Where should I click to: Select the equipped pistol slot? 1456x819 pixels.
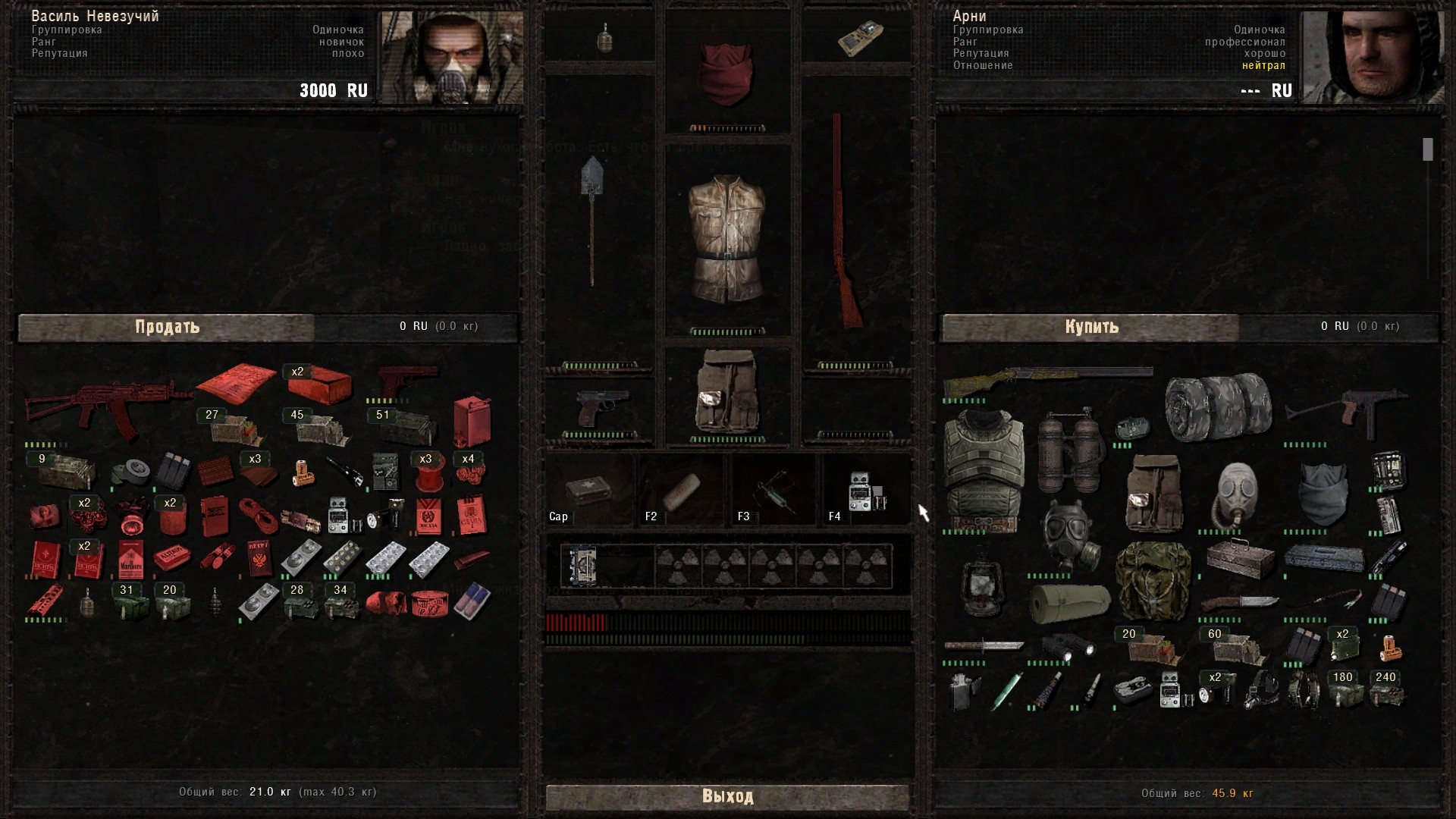tap(601, 408)
